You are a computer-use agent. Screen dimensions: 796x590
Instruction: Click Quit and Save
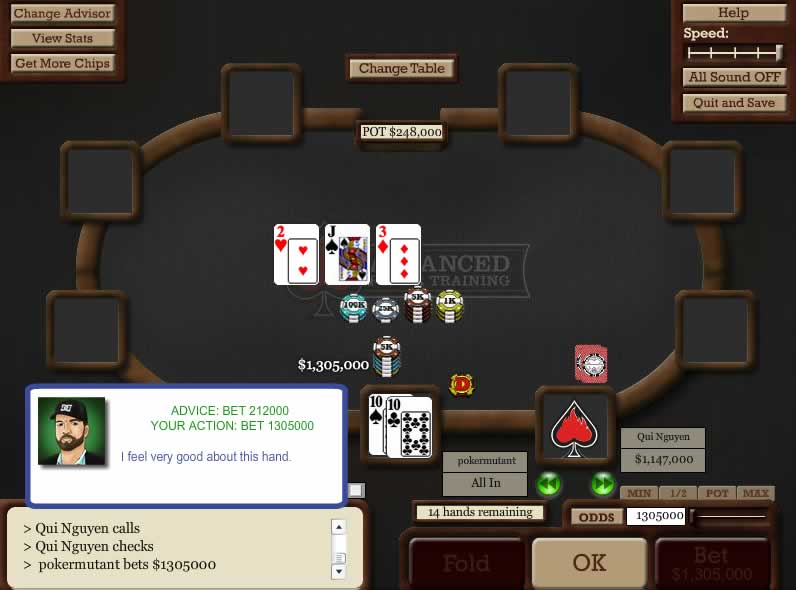[733, 103]
